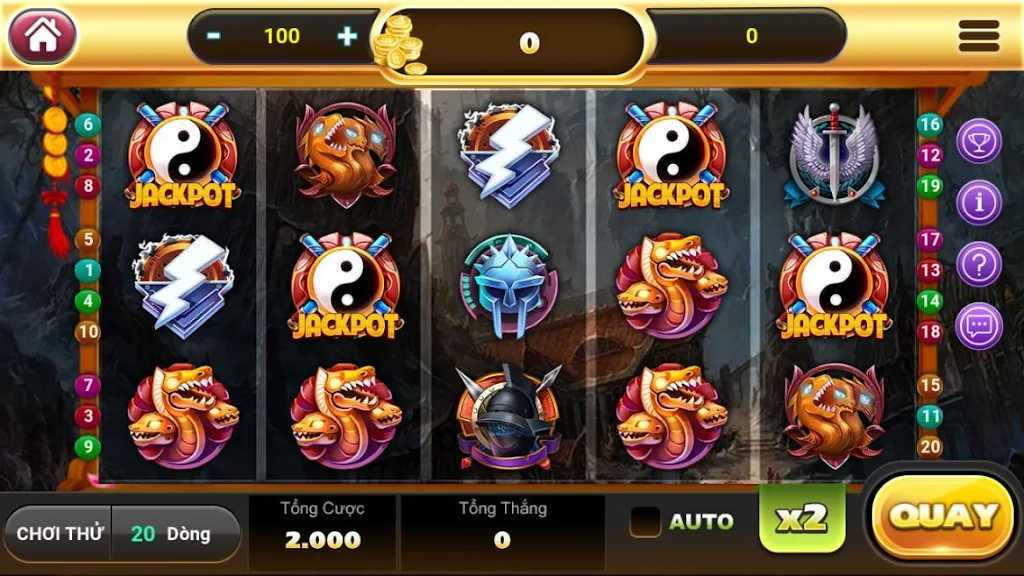
Task: Toggle the CHƠI THỬ trial mode
Action: (60, 534)
